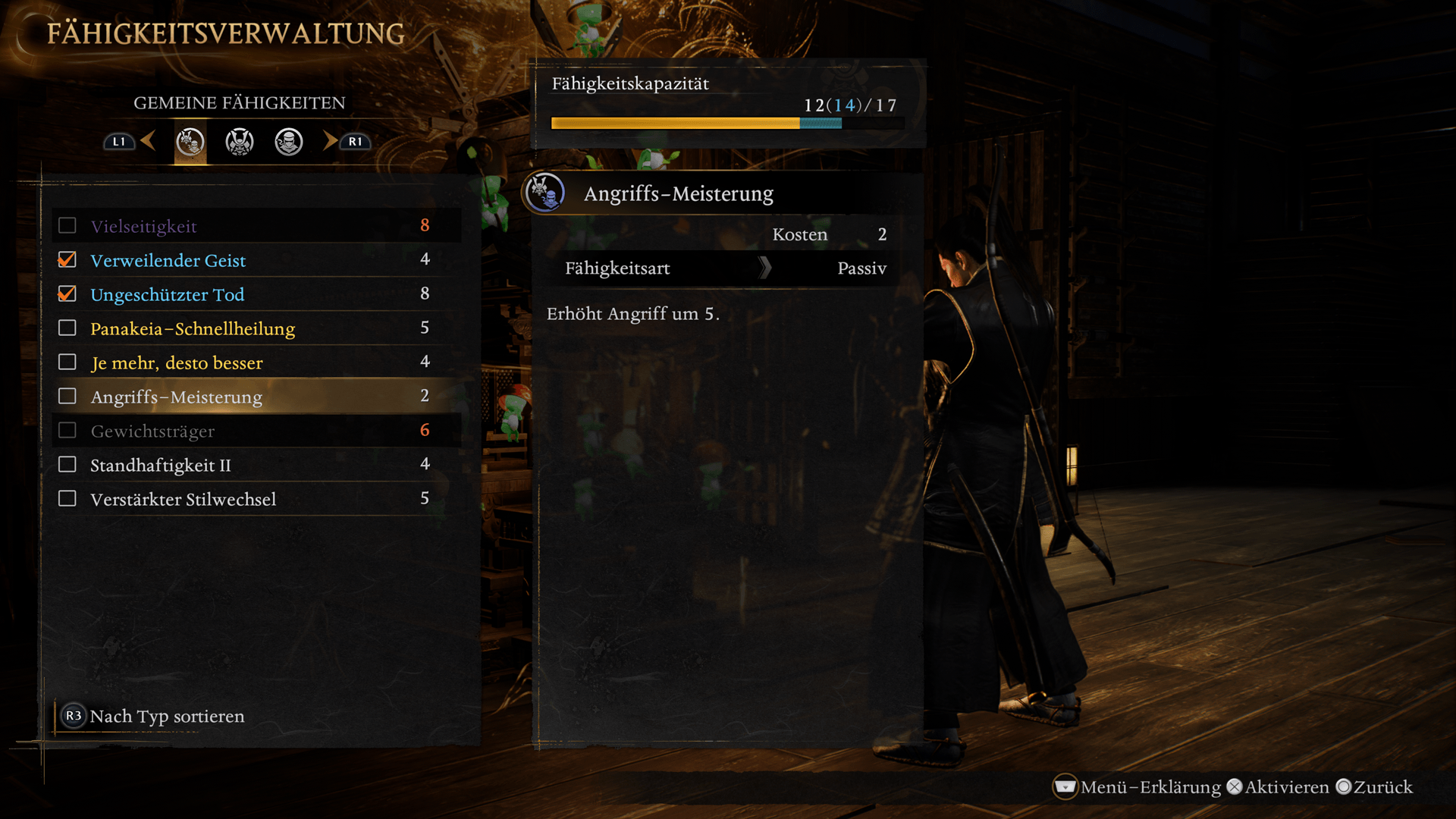Viewport: 1456px width, 819px height.
Task: Click Aktivieren to enable the skill
Action: click(1278, 787)
